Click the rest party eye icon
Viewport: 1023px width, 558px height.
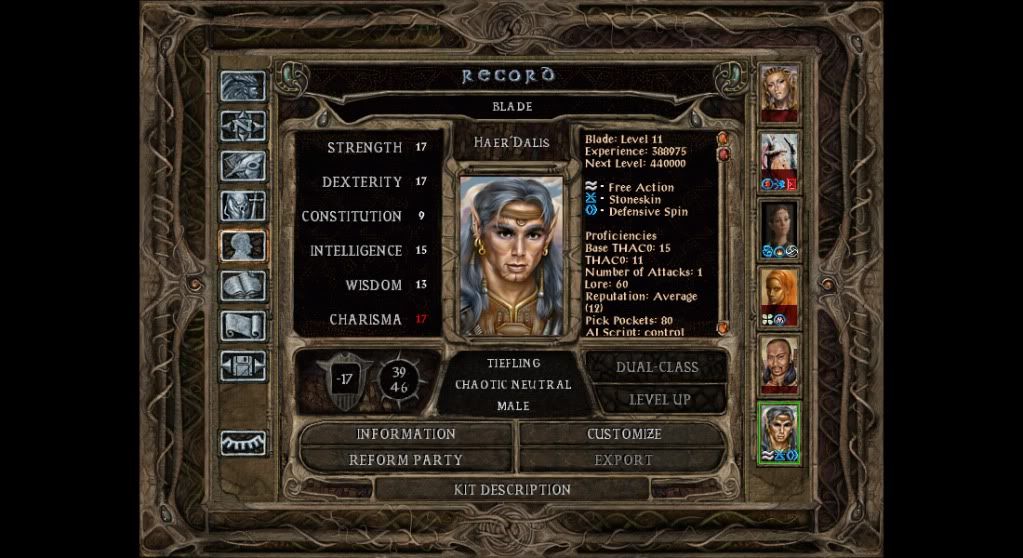pyautogui.click(x=243, y=439)
